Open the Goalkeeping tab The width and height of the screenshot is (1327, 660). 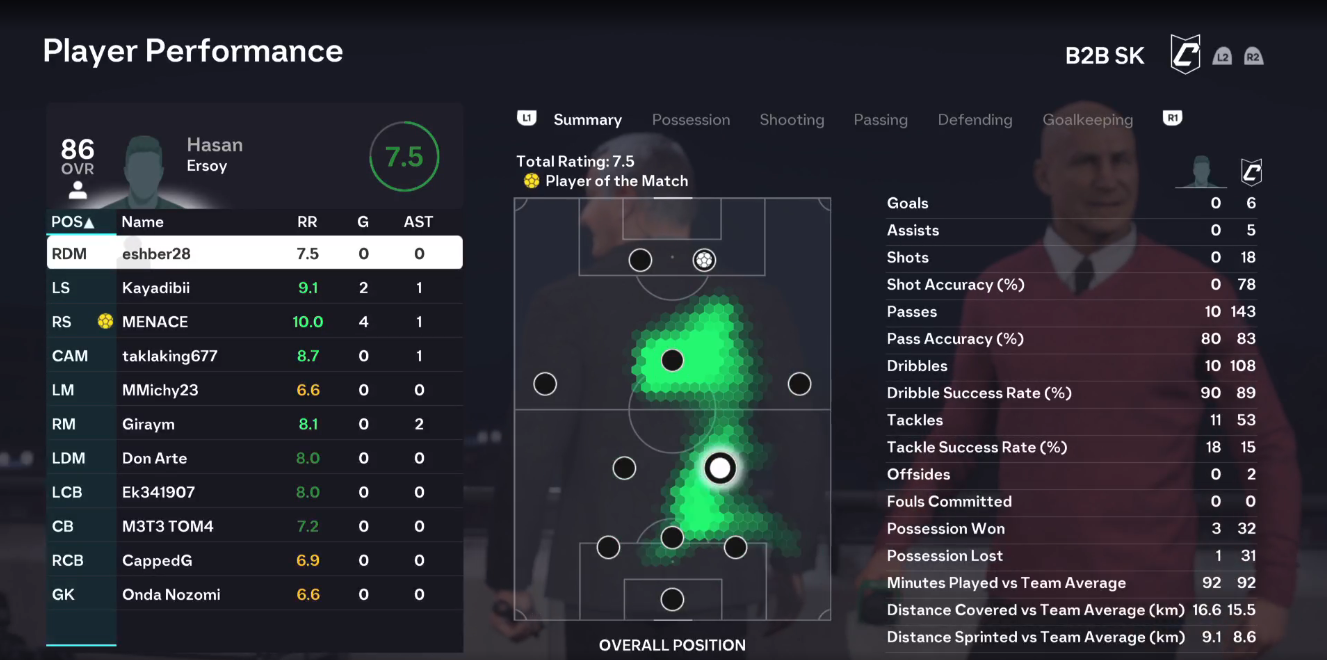coord(1087,120)
